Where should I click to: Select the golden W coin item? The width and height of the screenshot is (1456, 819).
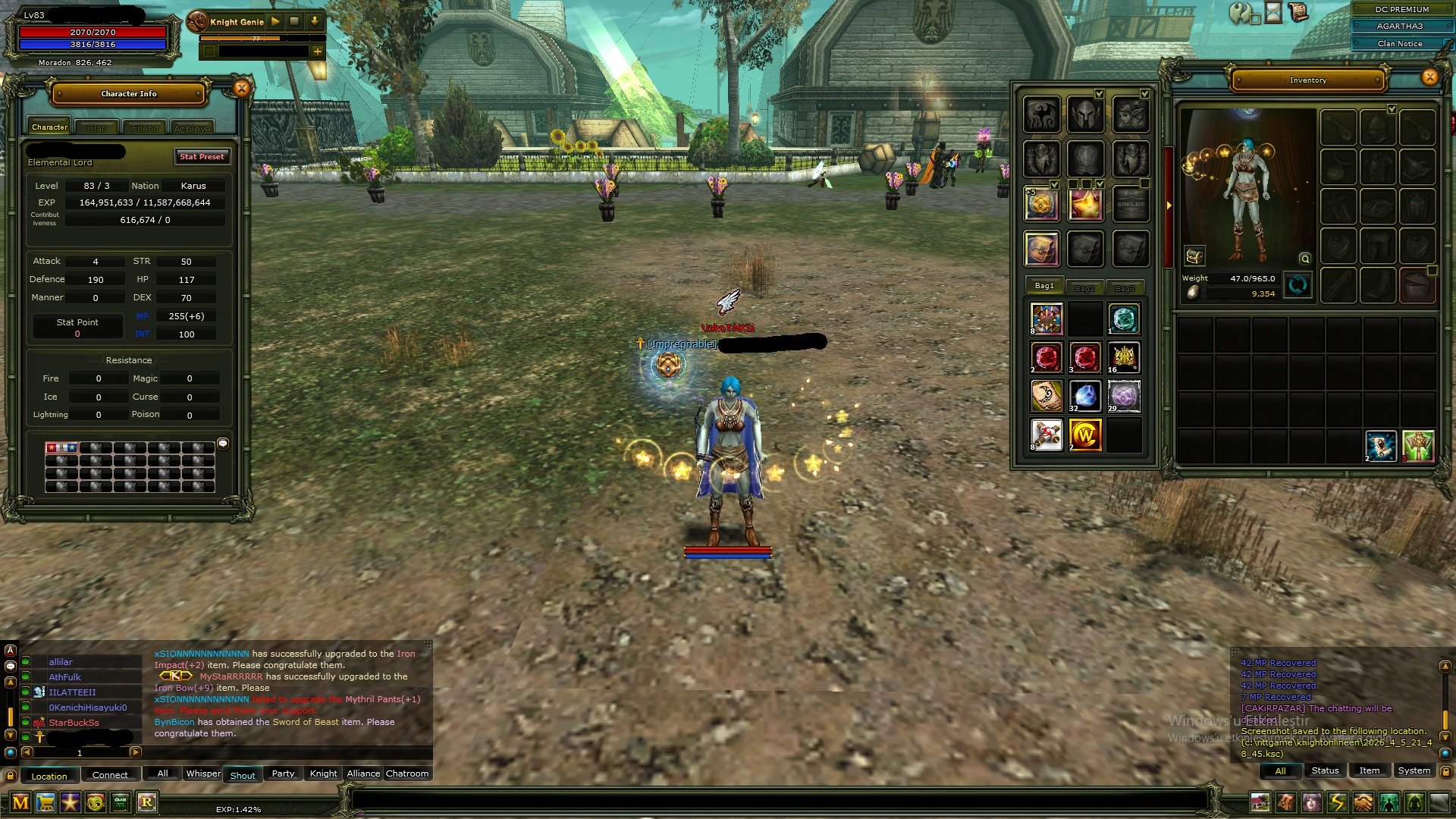[x=1084, y=435]
